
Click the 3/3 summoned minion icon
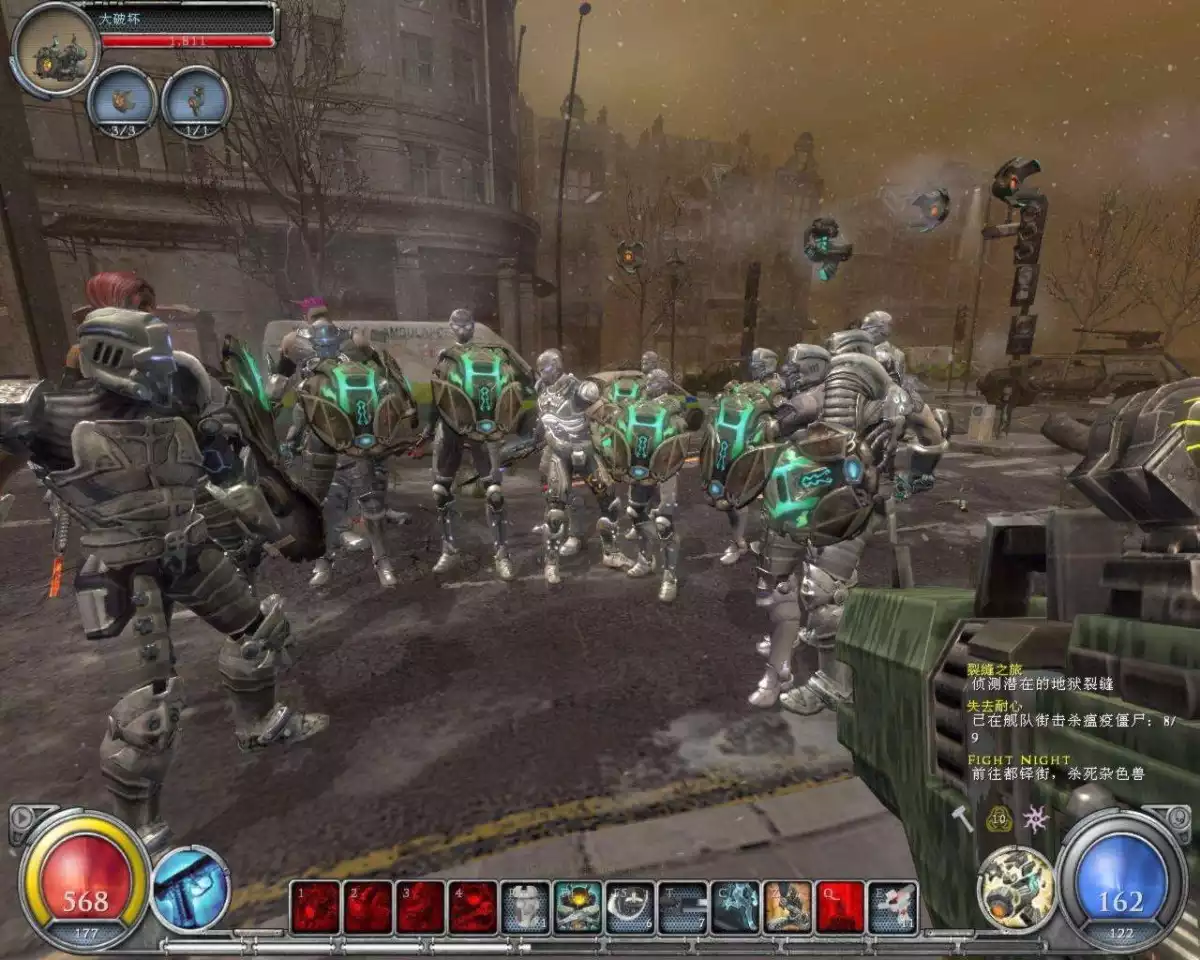pyautogui.click(x=122, y=100)
